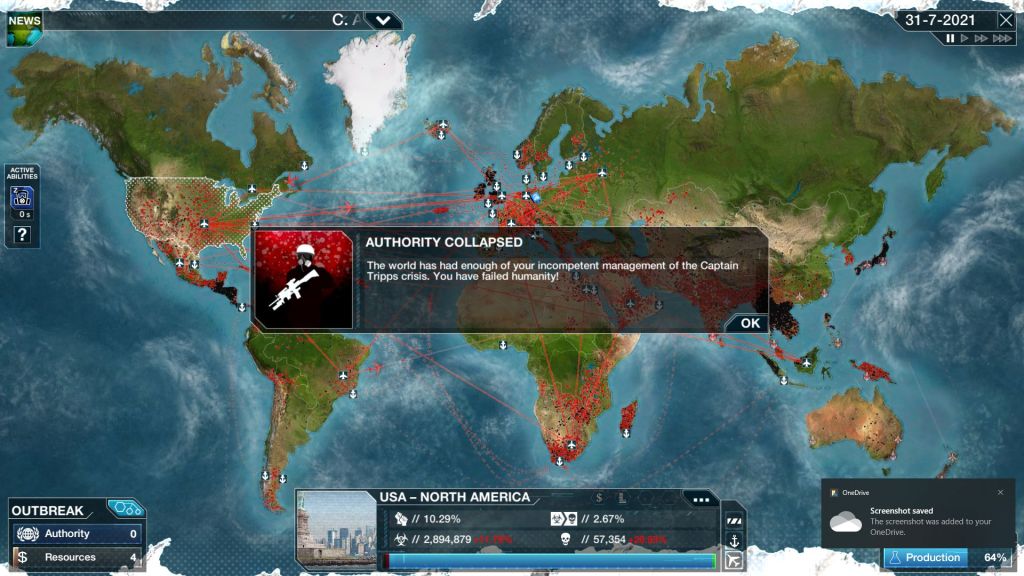Toggle the airplane airport icon

coord(733,561)
